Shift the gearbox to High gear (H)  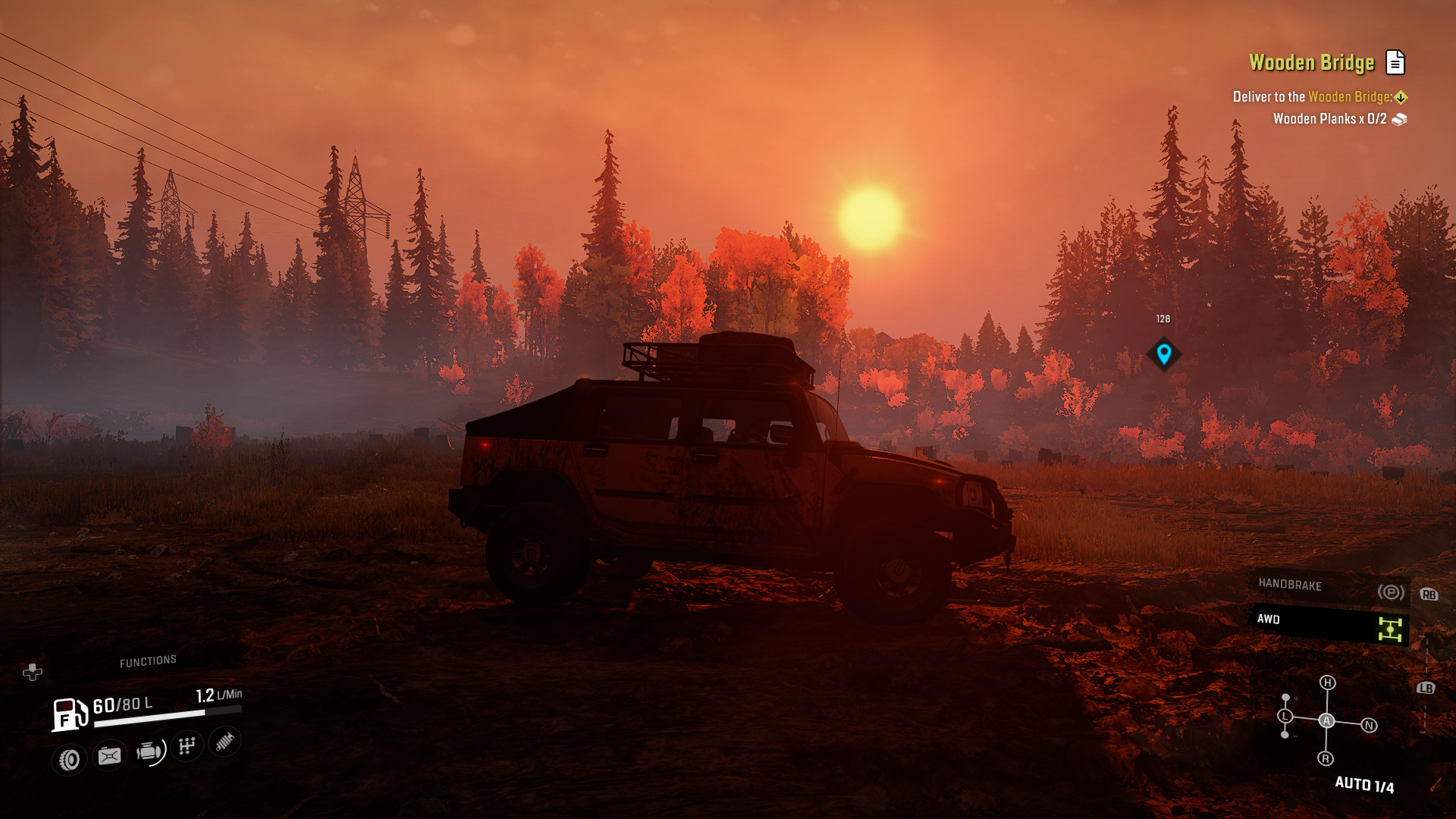click(x=1327, y=682)
